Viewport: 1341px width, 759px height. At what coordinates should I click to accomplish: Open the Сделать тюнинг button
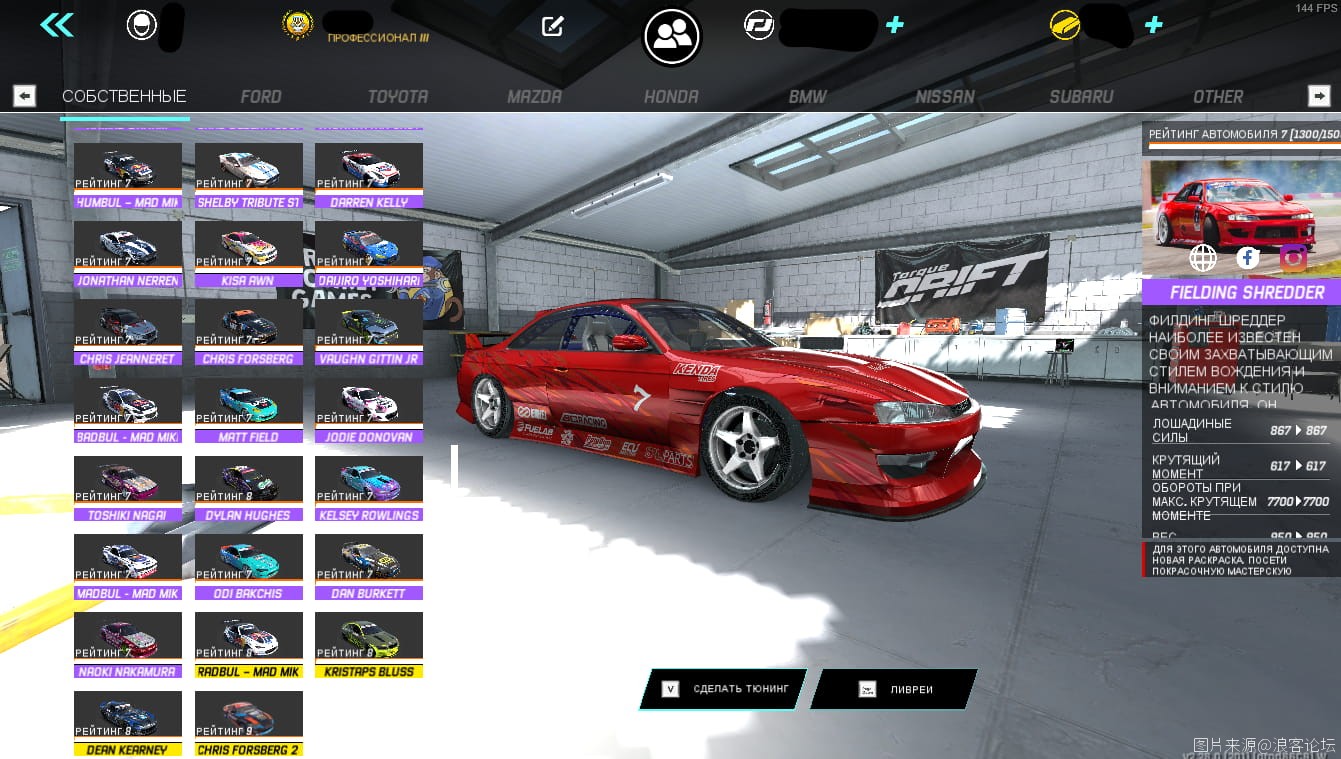(724, 689)
